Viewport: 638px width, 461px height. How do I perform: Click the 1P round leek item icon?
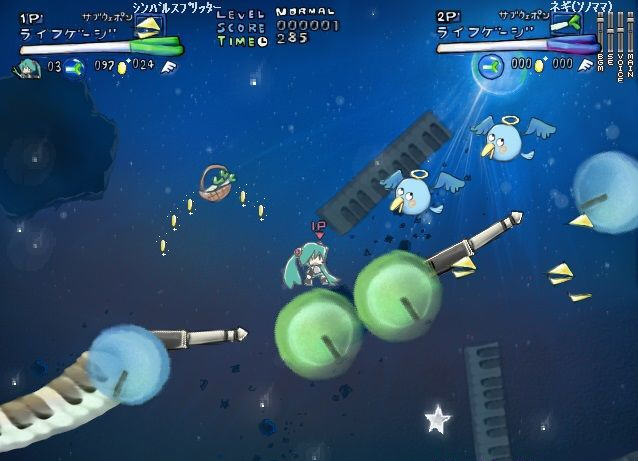pos(75,67)
